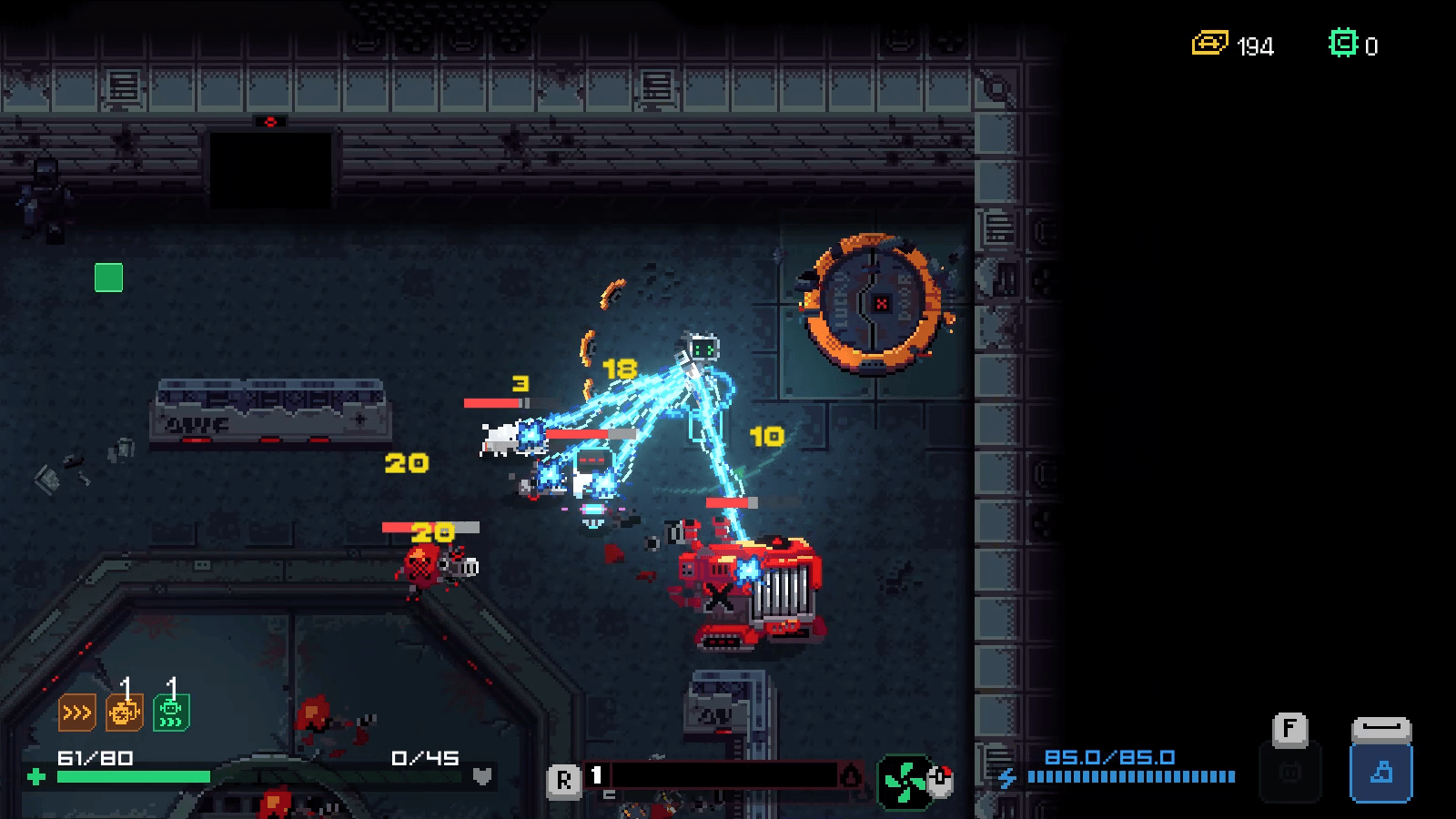Activate the green fan blade ability

tap(904, 782)
